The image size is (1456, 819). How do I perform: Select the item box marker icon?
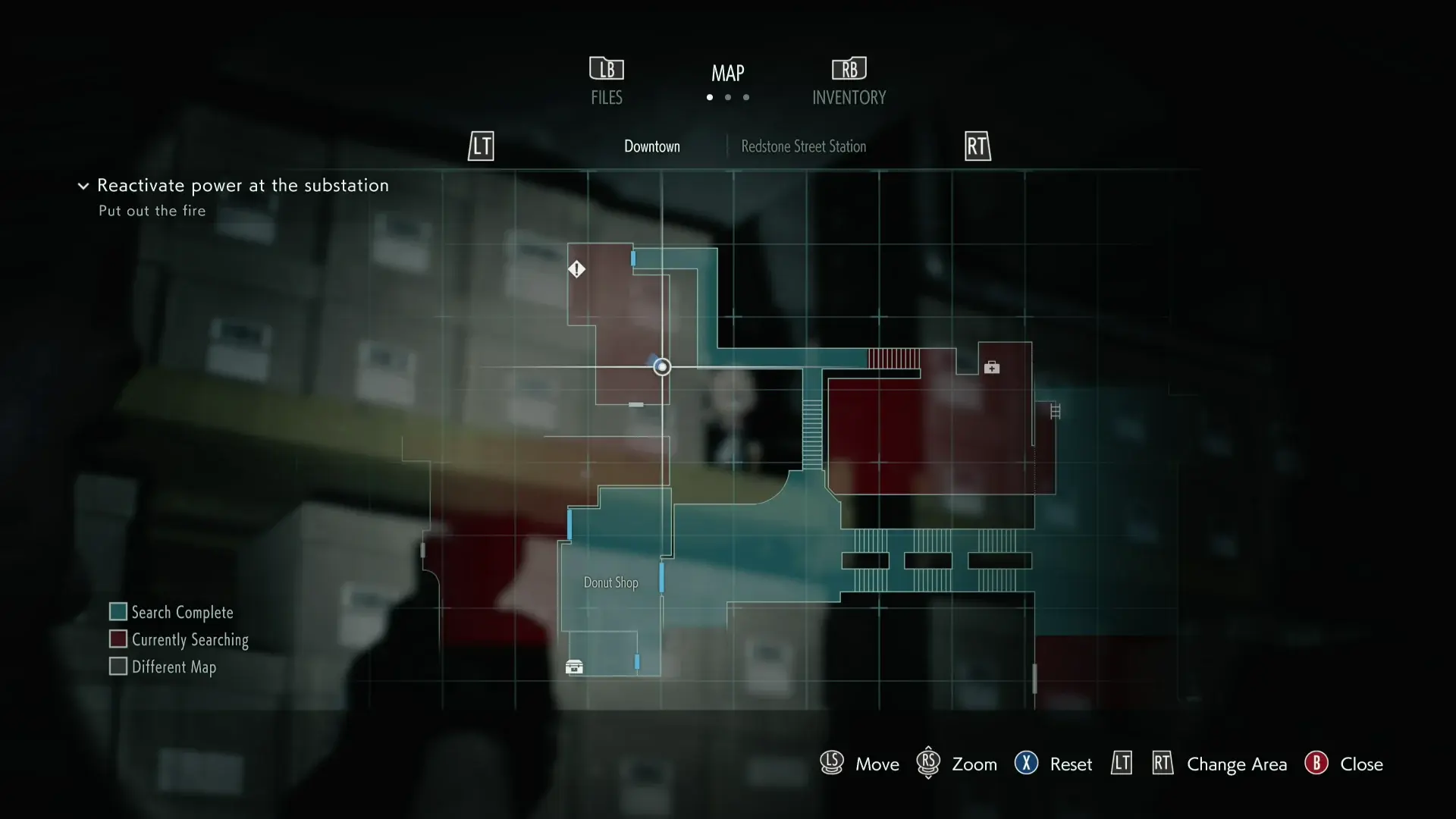(x=574, y=667)
